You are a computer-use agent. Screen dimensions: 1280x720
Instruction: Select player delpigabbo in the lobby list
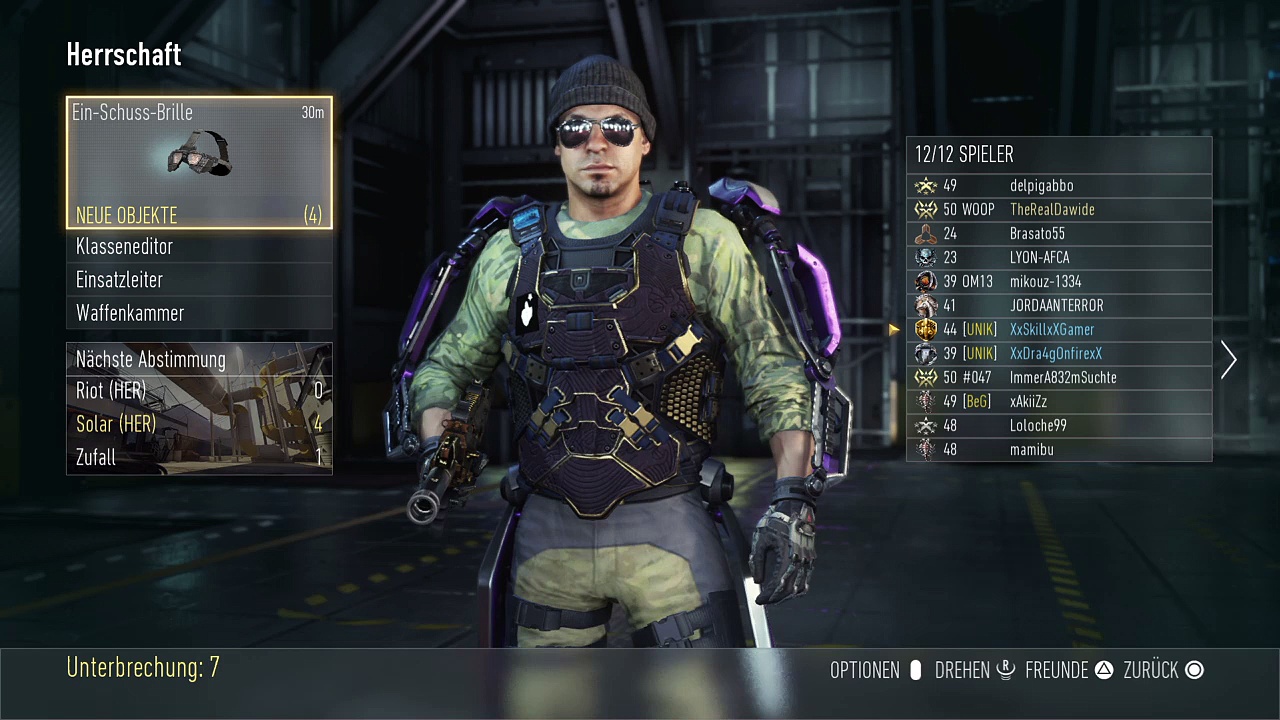1059,186
